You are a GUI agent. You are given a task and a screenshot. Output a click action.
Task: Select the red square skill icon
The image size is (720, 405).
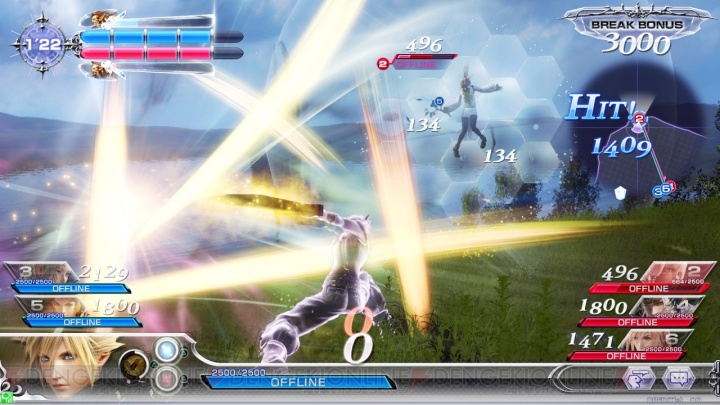[168, 379]
